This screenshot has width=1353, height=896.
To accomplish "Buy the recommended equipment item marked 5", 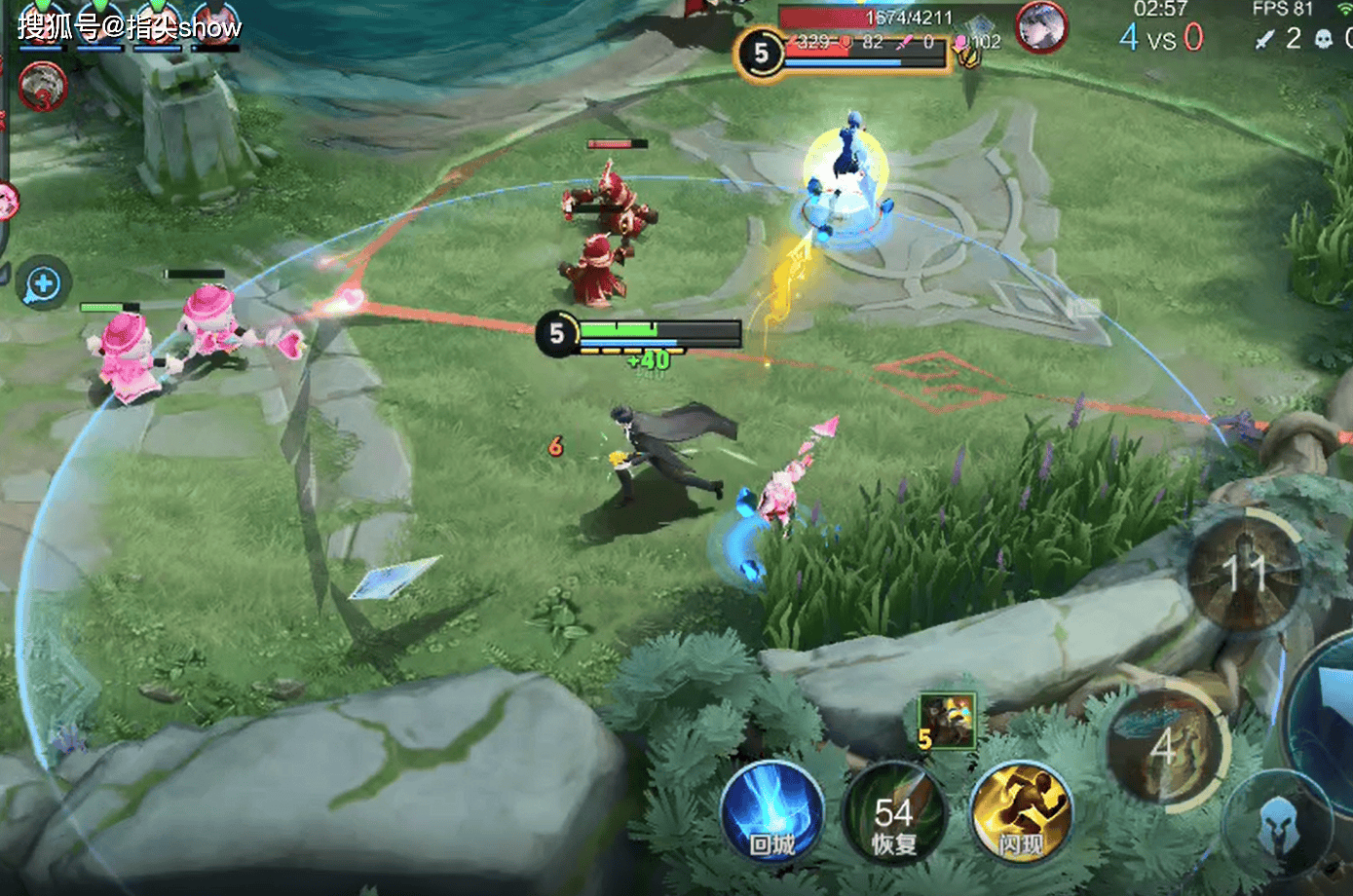I will point(947,721).
